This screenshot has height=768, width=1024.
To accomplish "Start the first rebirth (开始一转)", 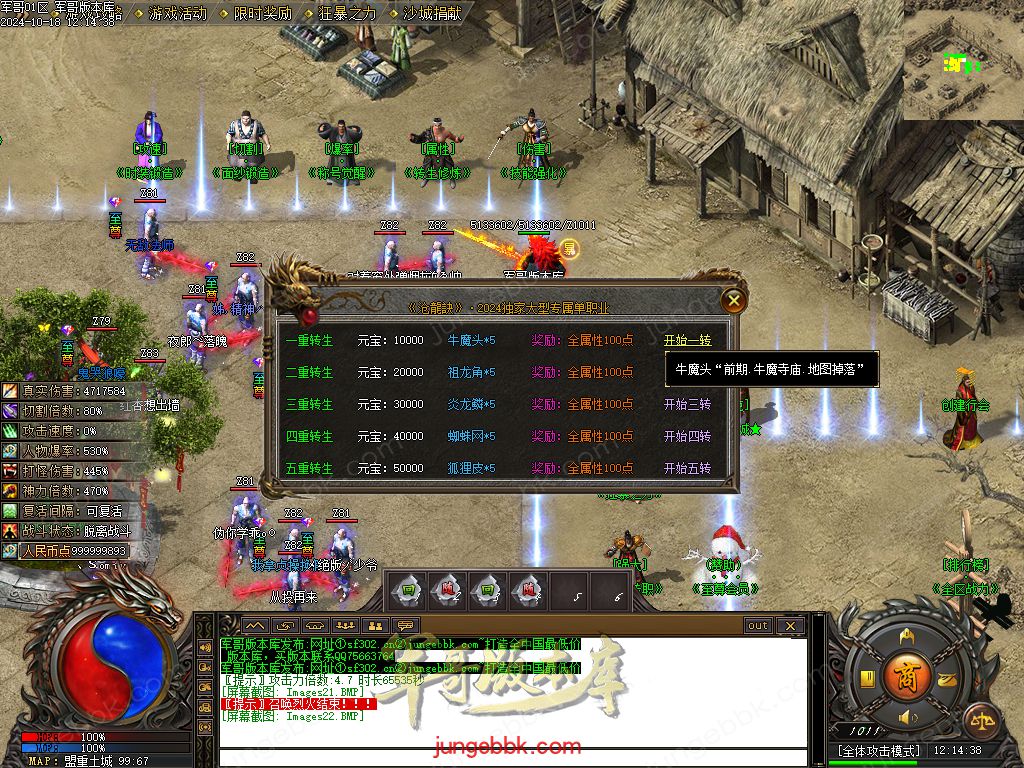I will coord(687,340).
